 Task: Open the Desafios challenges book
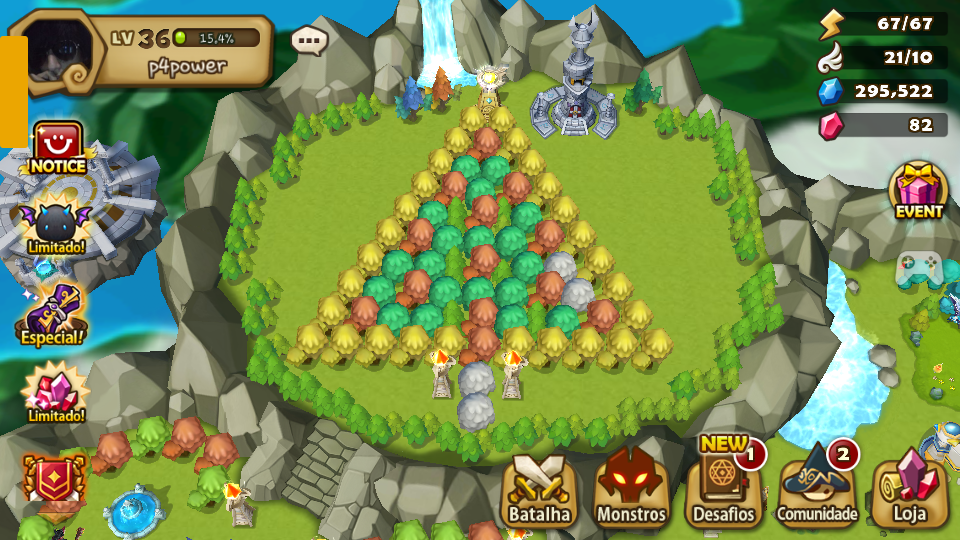[723, 489]
